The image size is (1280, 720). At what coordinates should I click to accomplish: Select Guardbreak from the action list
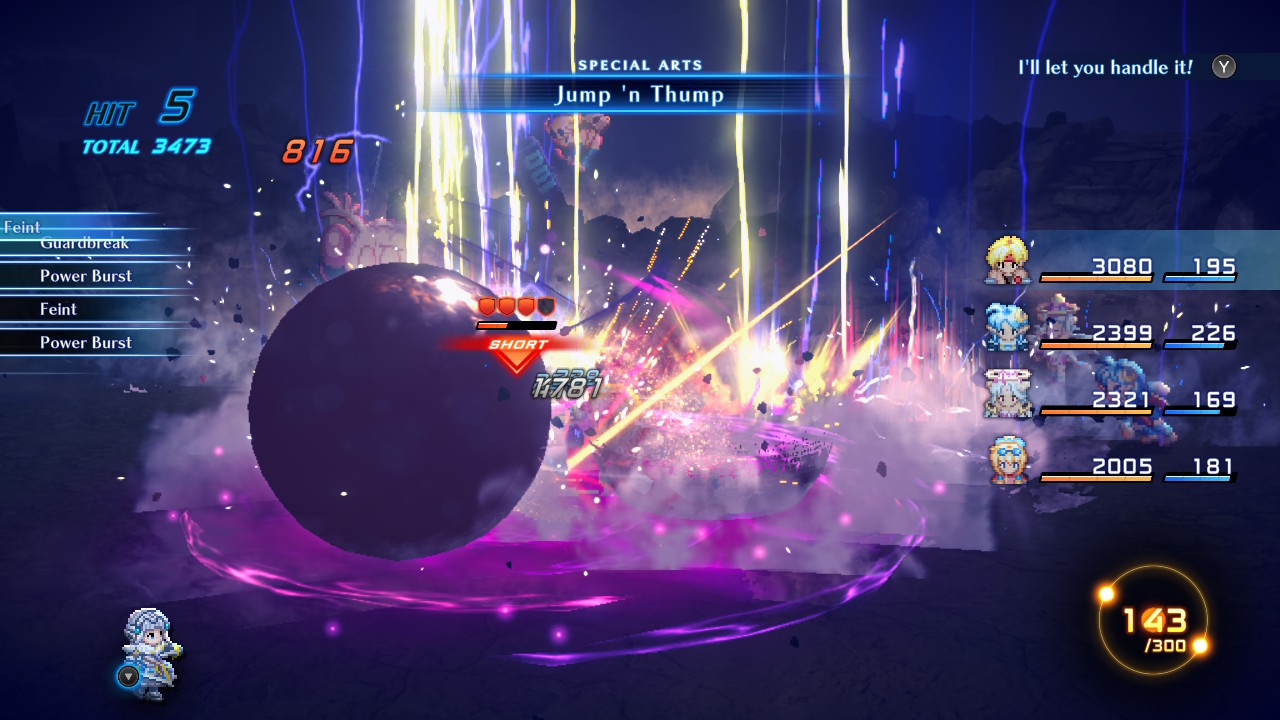[83, 243]
